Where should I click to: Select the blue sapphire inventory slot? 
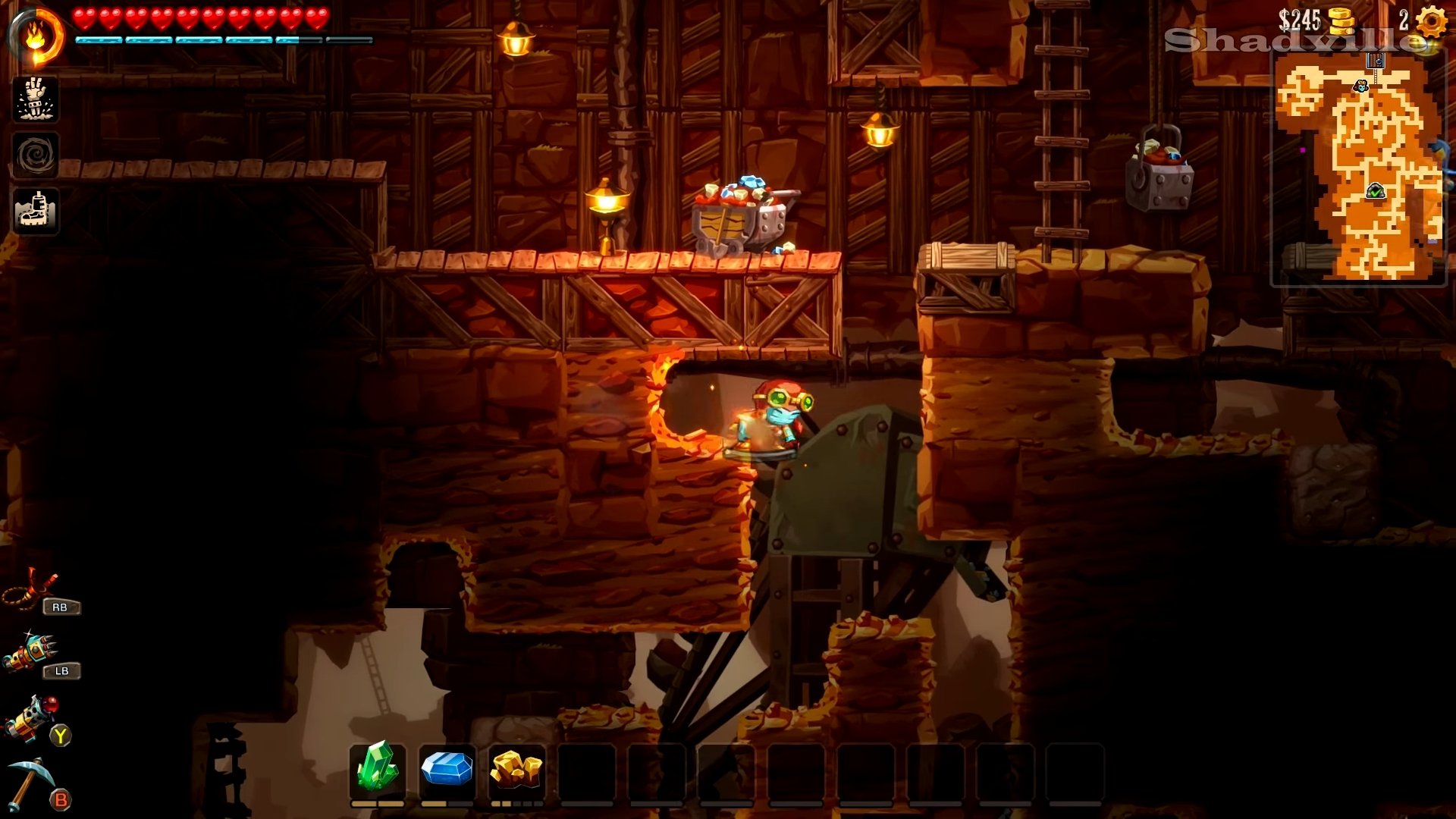click(x=447, y=770)
